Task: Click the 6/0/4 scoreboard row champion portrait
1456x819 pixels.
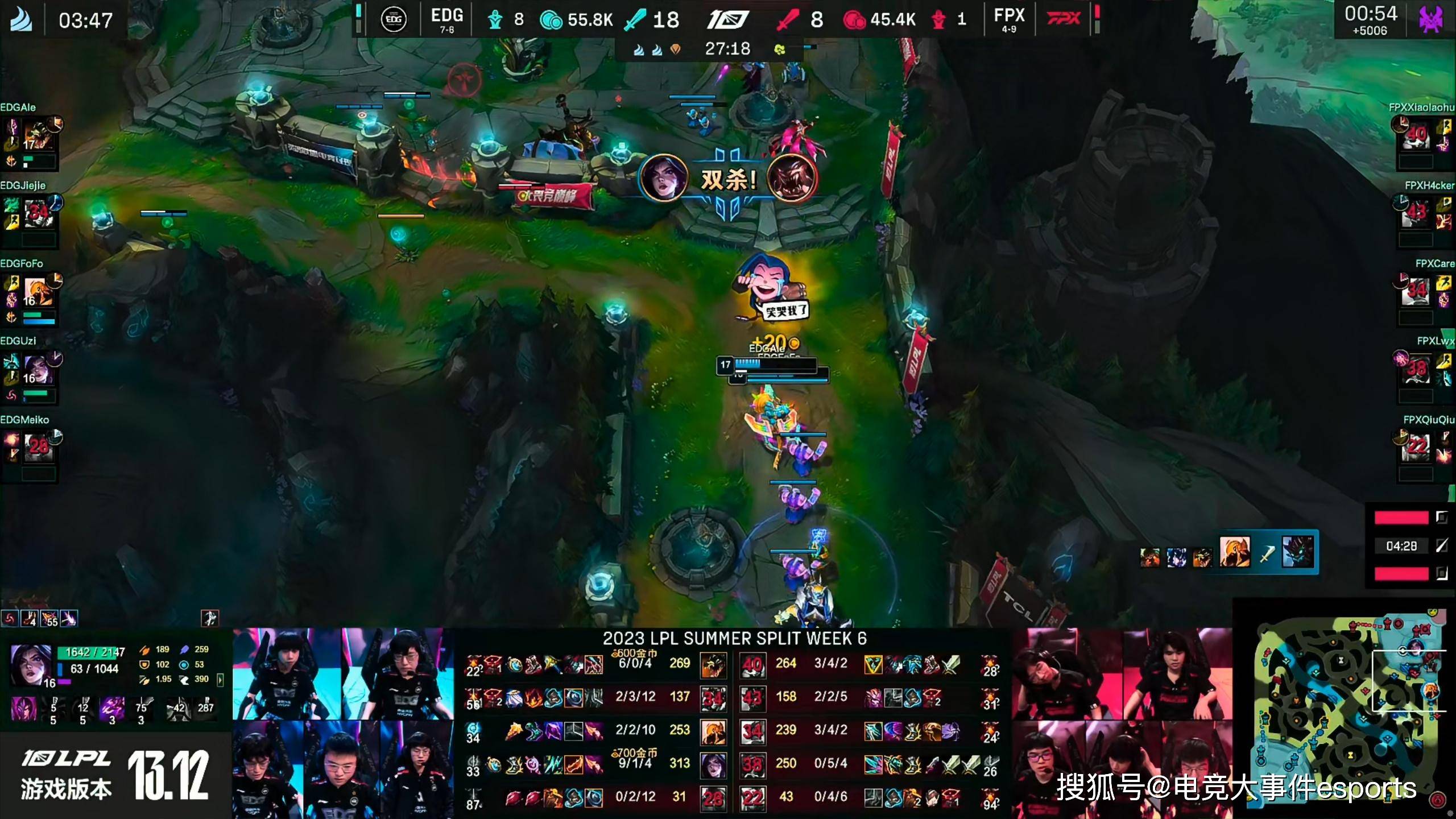Action: pos(713,664)
